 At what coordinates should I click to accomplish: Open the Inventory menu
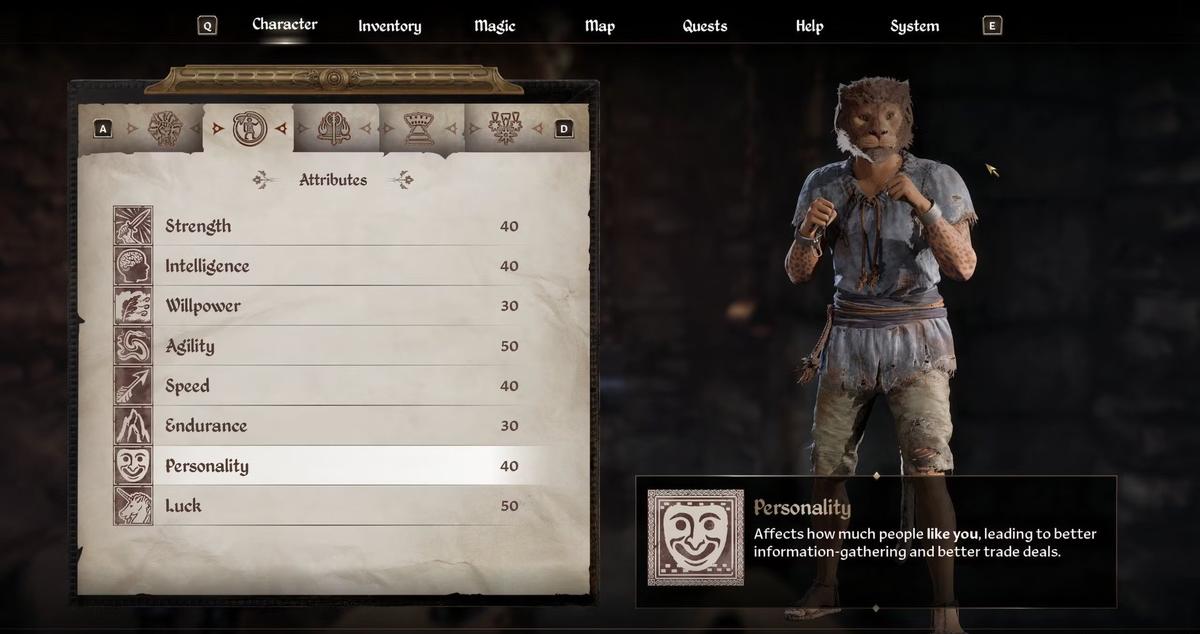tap(389, 26)
